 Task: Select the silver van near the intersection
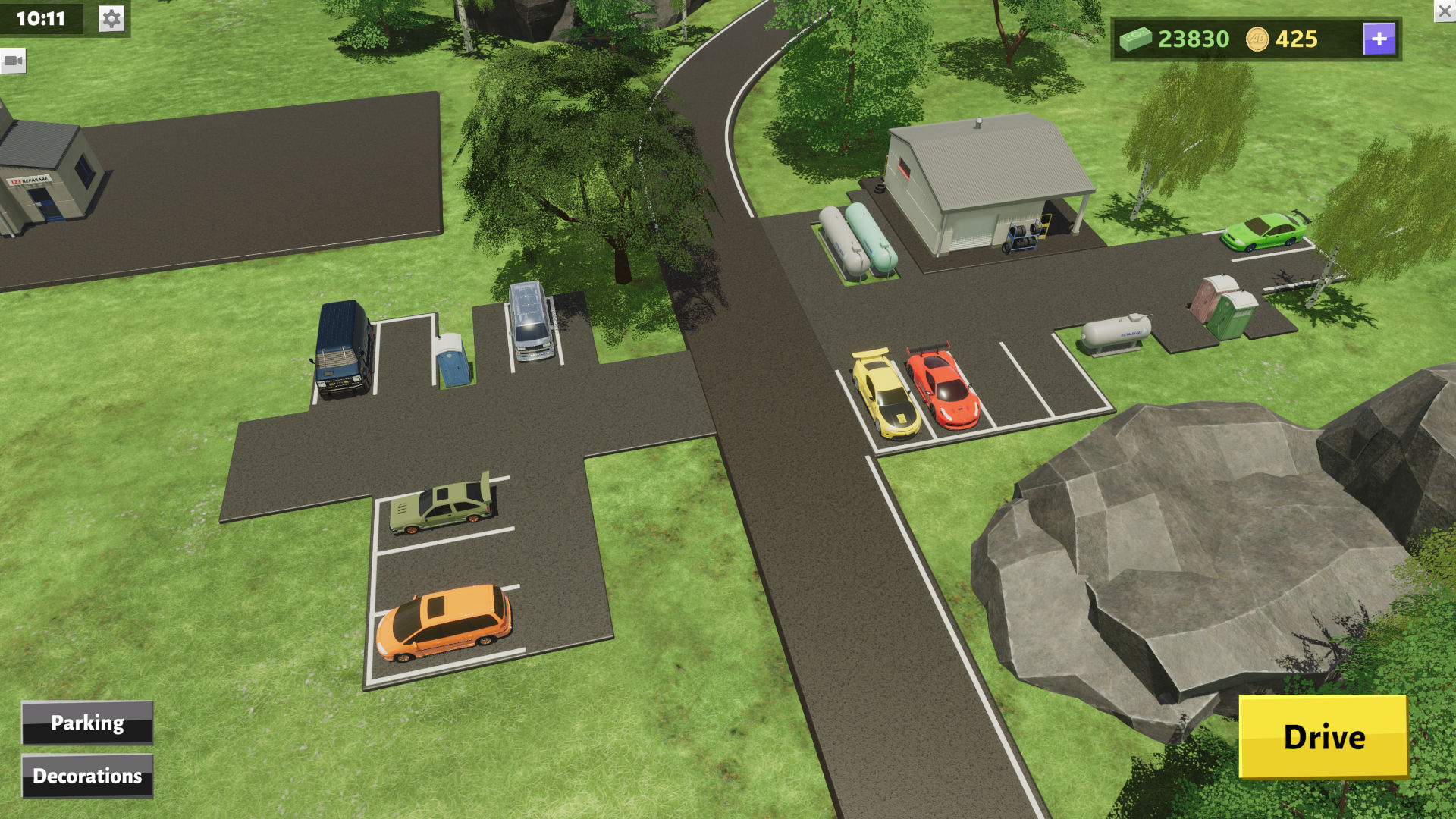click(531, 322)
